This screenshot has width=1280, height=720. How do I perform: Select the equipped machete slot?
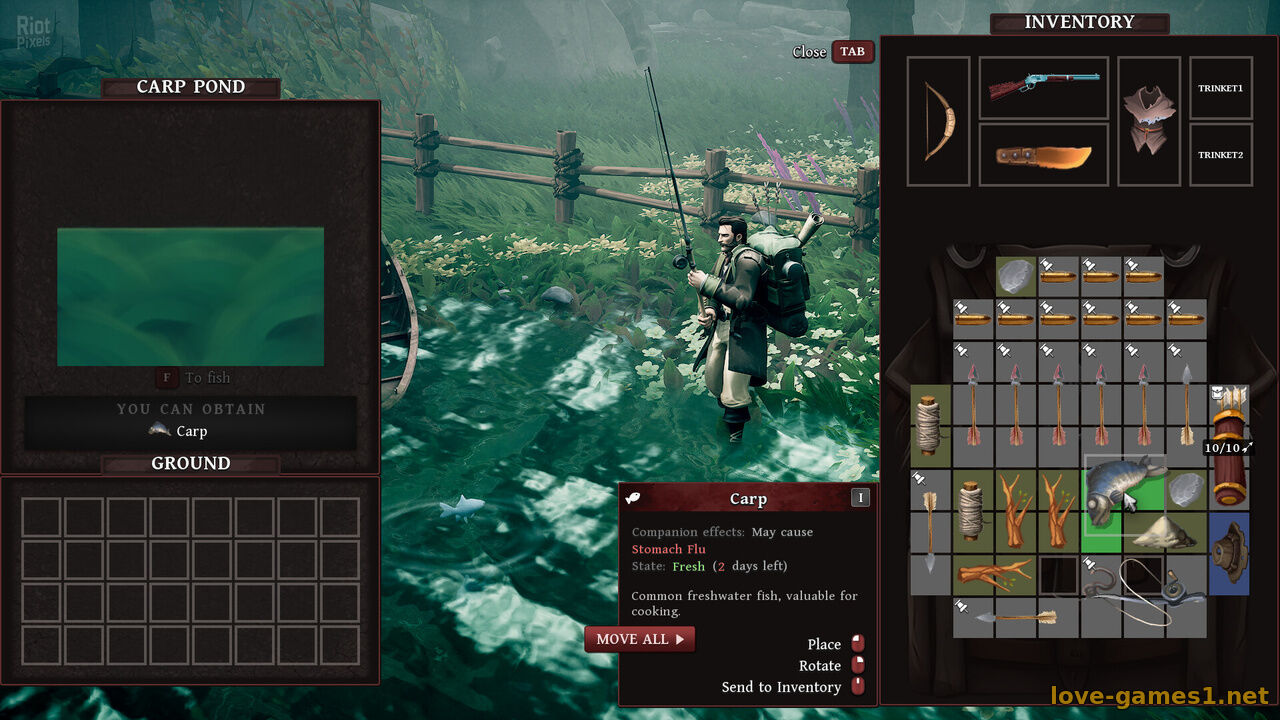[x=1043, y=155]
